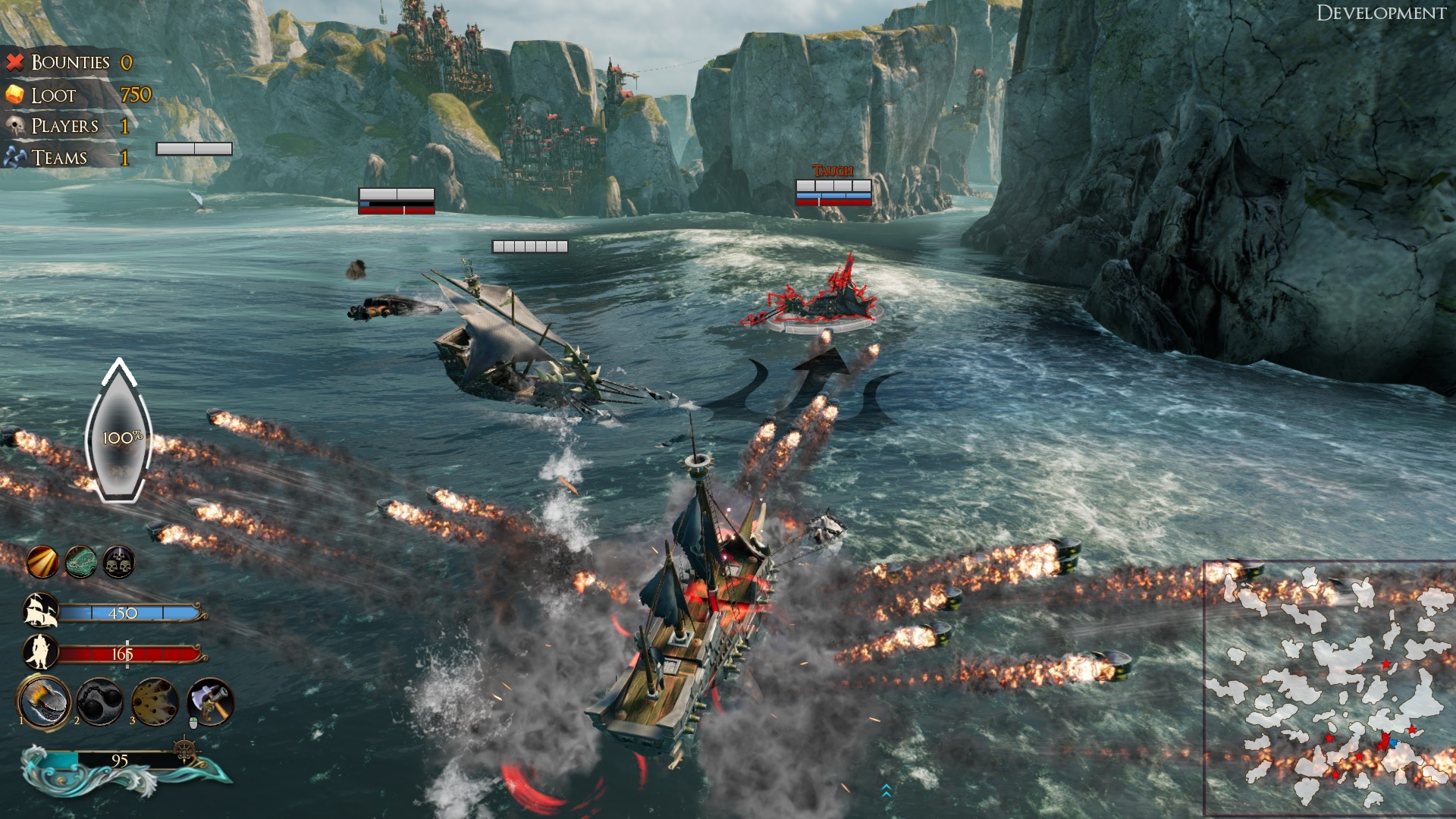Click the skull Players icon

[14, 125]
